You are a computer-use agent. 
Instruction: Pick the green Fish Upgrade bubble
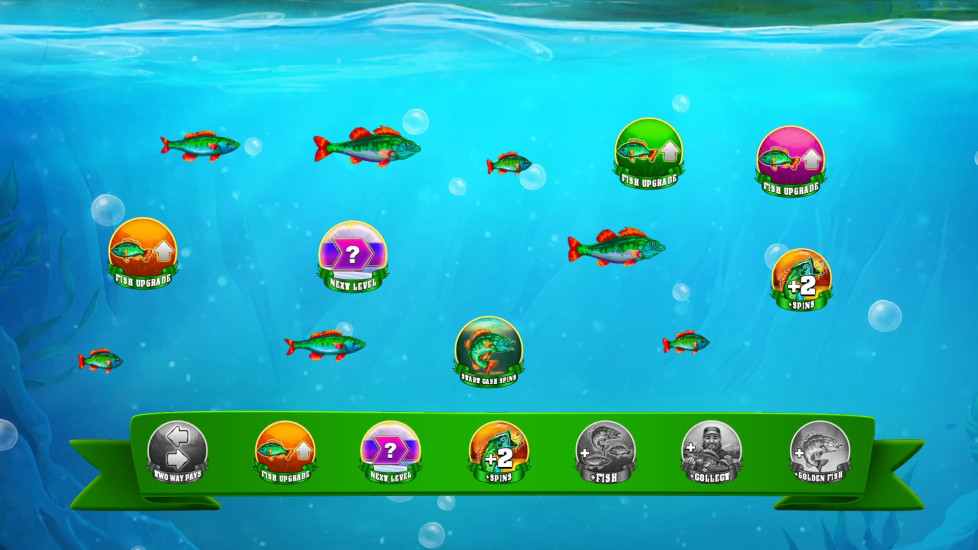(648, 151)
